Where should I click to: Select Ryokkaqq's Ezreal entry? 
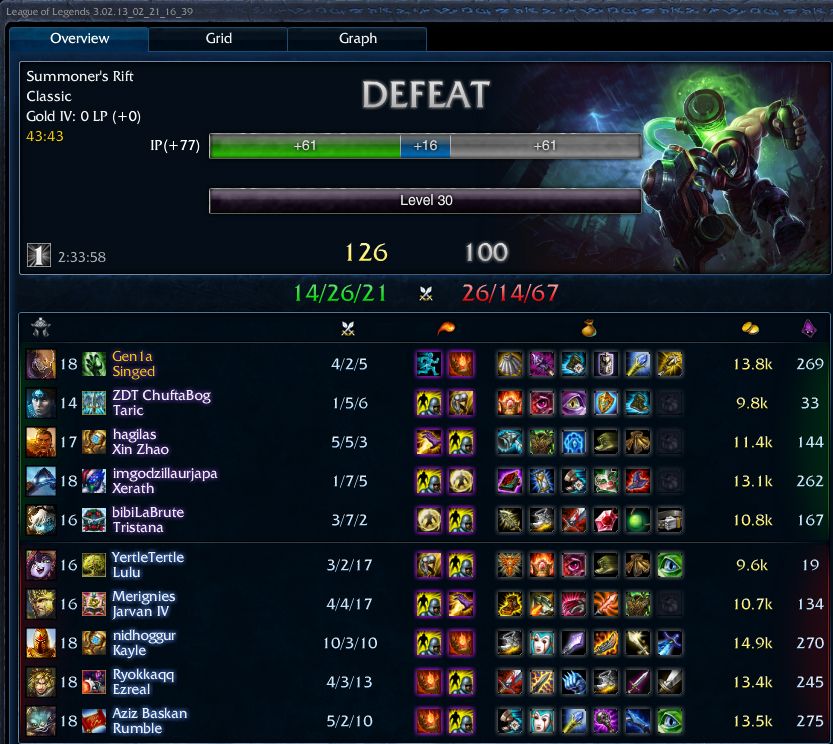[143, 682]
